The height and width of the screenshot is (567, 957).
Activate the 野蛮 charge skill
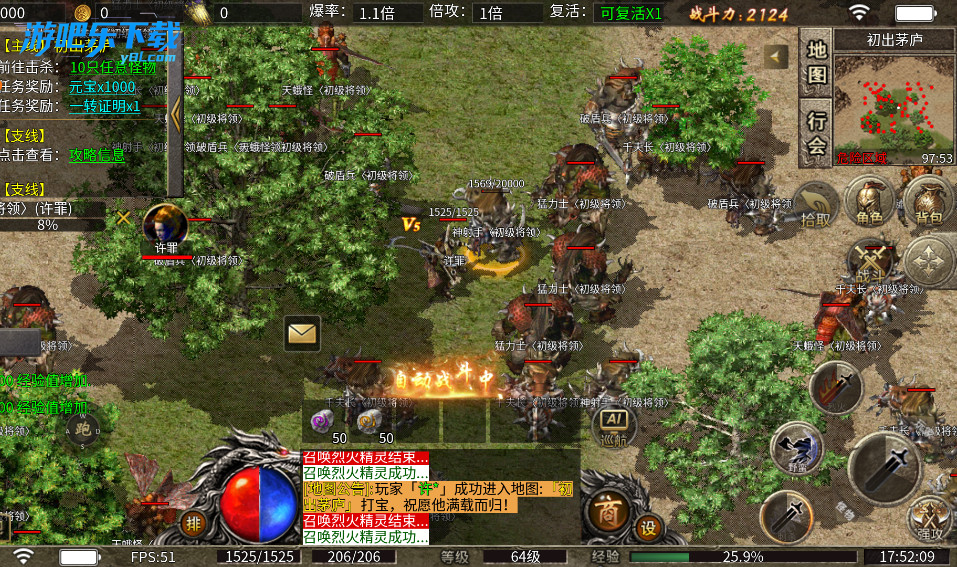(x=797, y=449)
